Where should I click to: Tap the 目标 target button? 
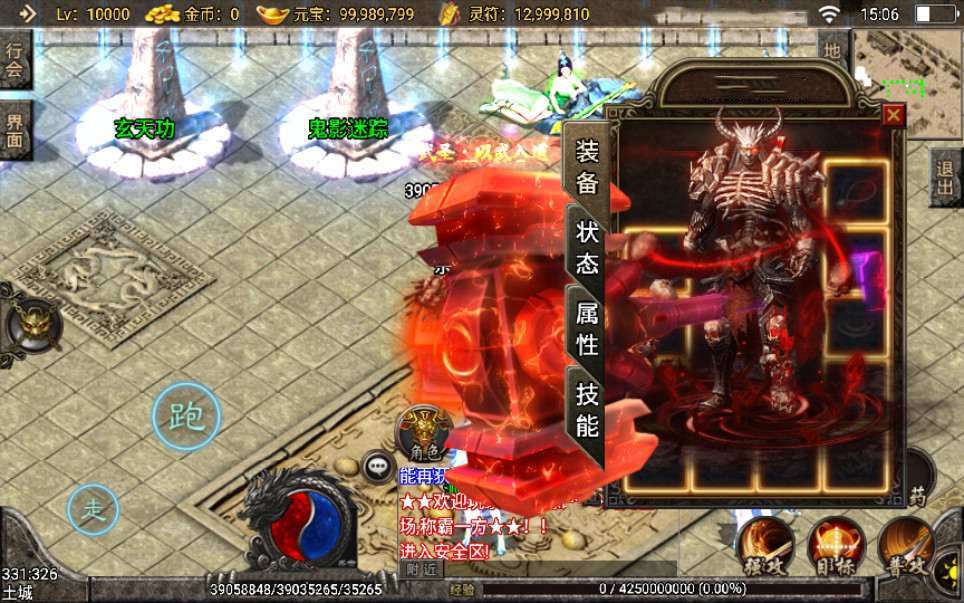(x=836, y=546)
